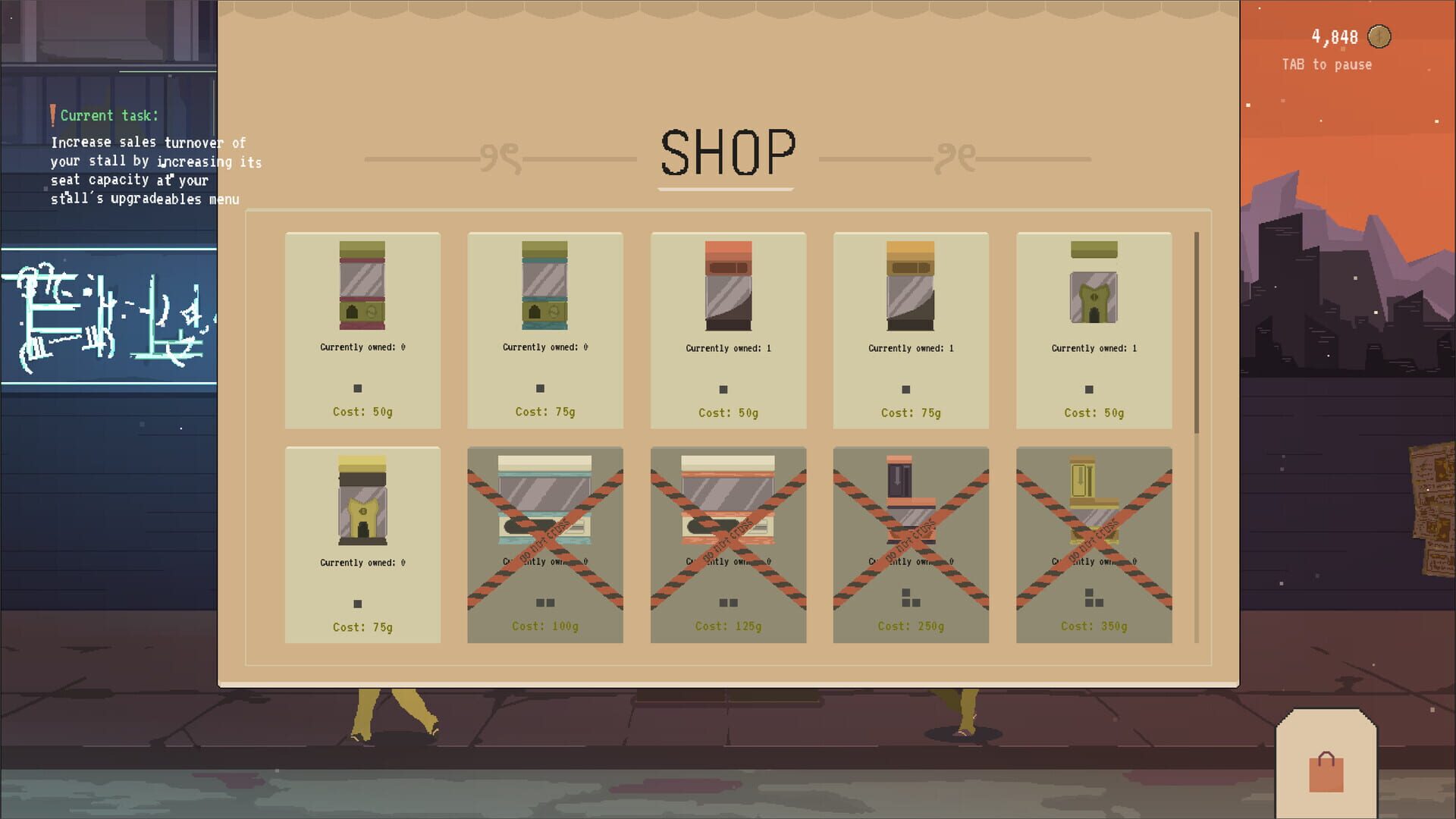Screen dimensions: 1456x819
Task: Check the square under the teal 75g machine
Action: tap(539, 388)
